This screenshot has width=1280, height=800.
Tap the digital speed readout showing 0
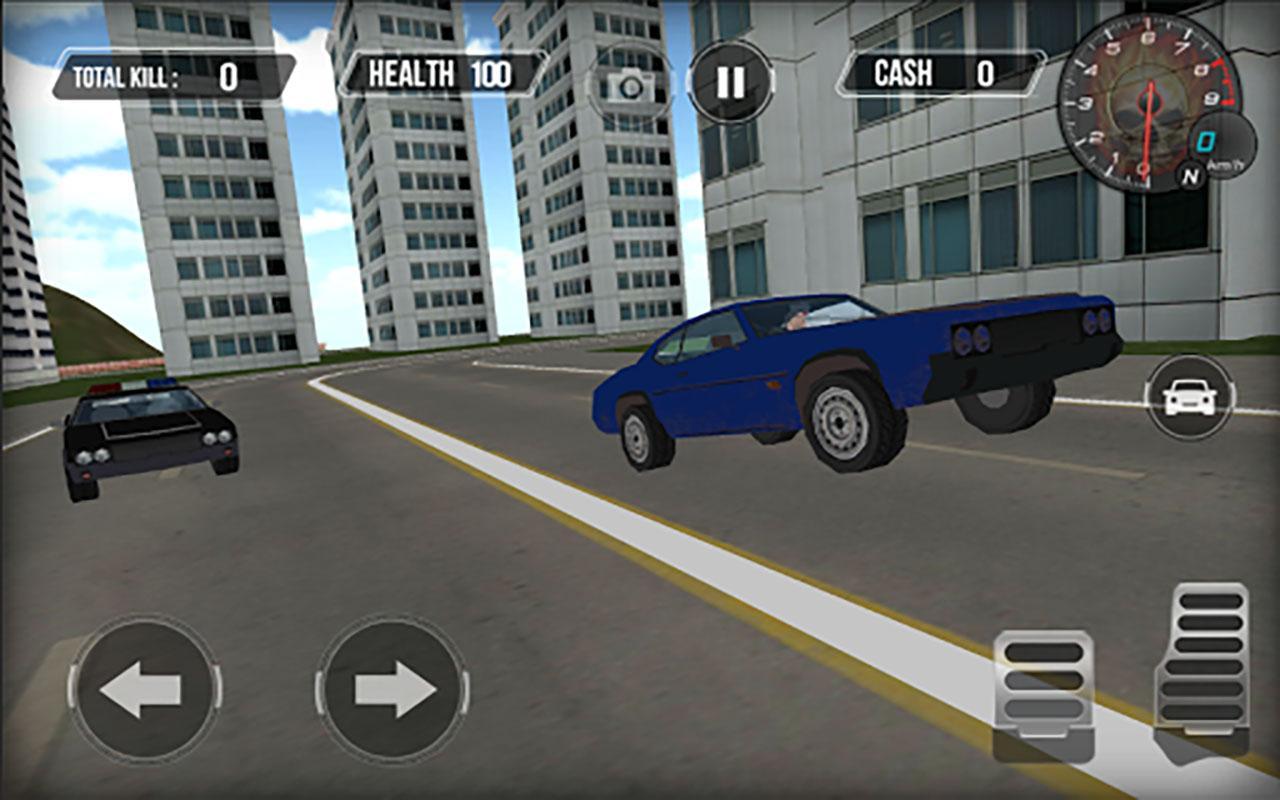pos(1206,141)
